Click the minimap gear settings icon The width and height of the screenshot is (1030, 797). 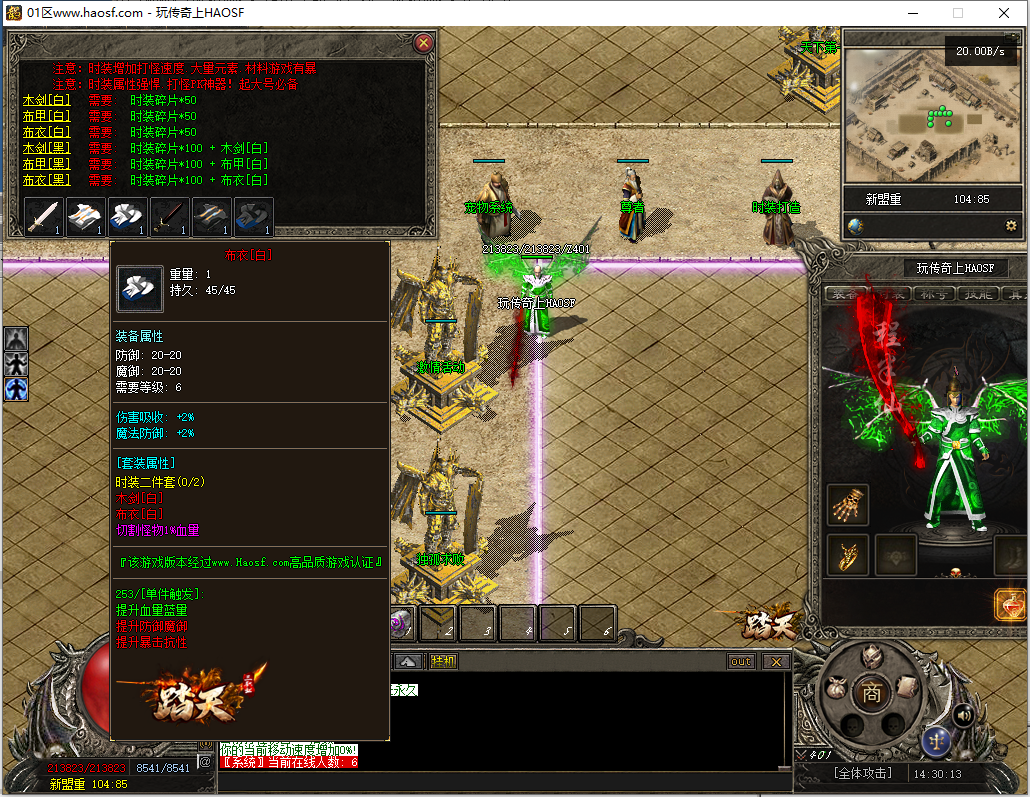coord(1011,226)
